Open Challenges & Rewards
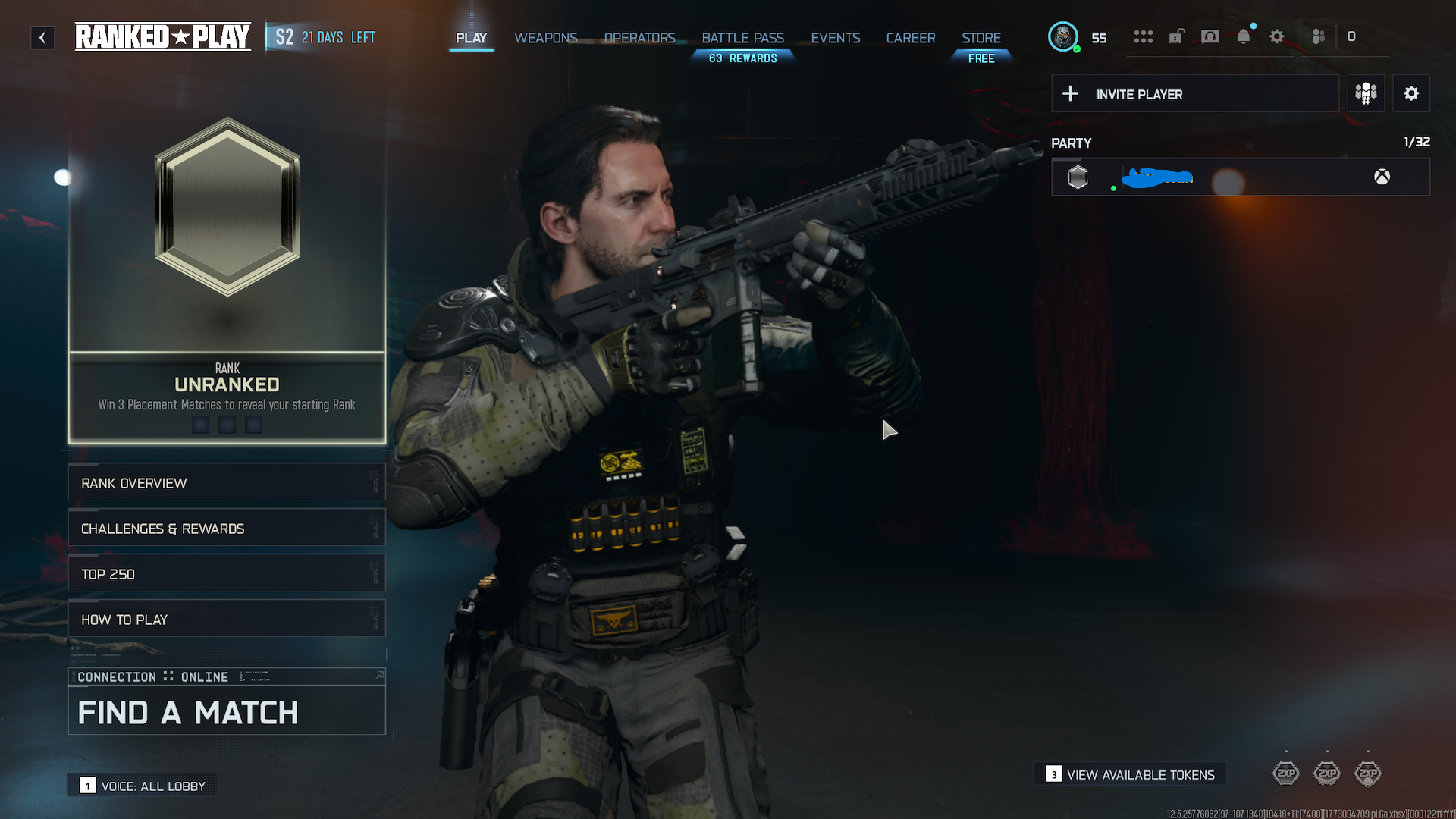1456x819 pixels. tap(227, 529)
